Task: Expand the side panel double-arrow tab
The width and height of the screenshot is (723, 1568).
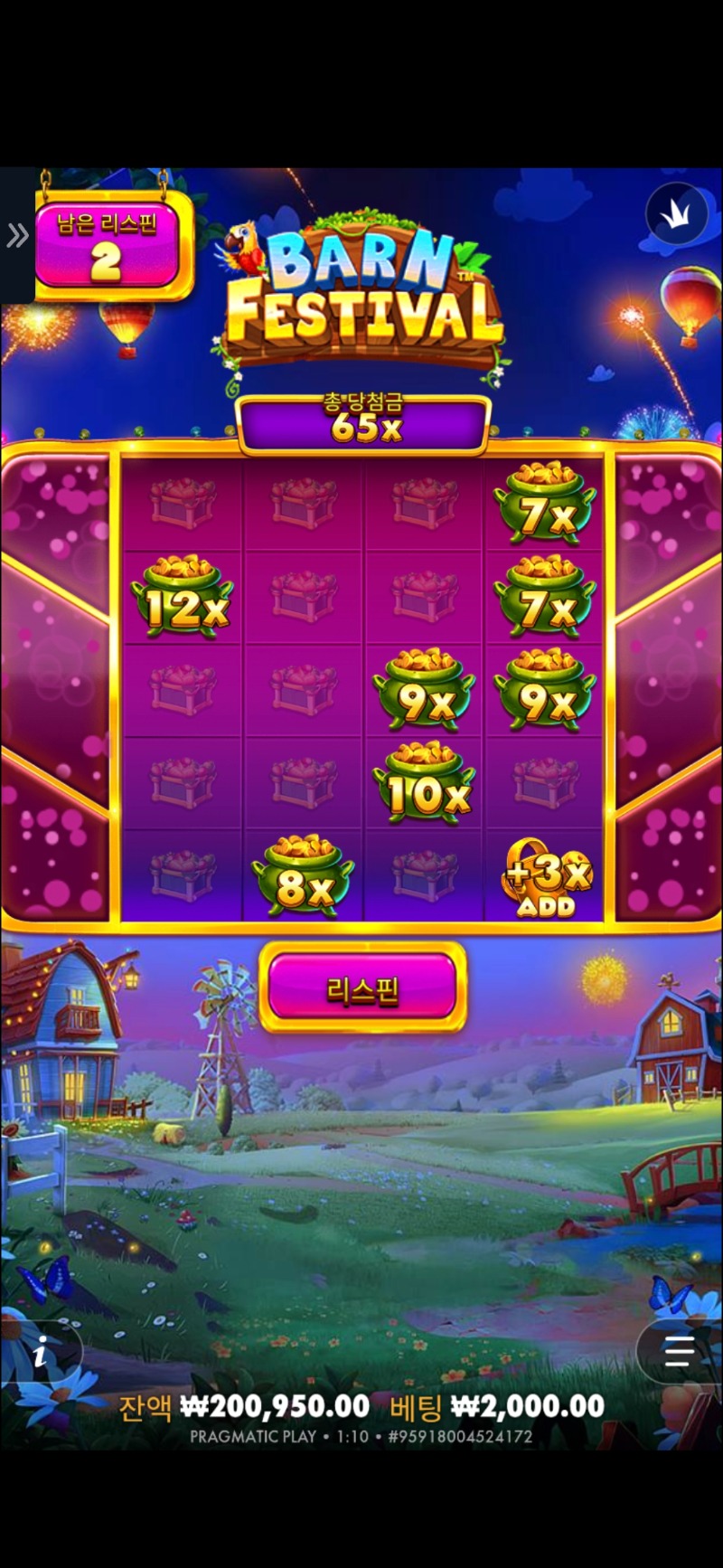Action: pos(17,236)
